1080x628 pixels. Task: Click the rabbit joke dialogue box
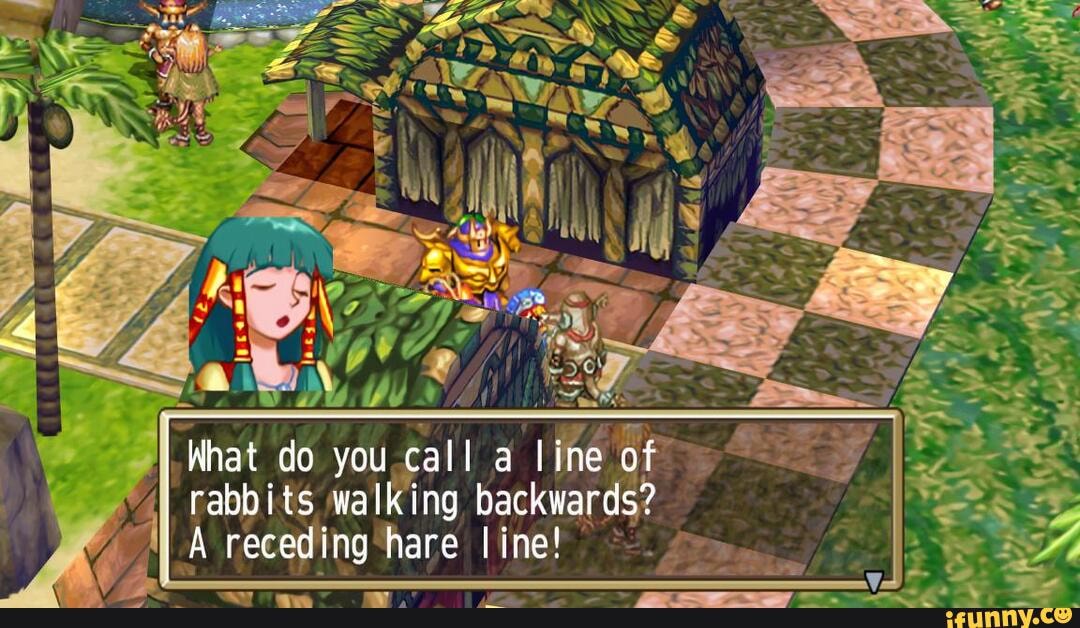tap(530, 499)
